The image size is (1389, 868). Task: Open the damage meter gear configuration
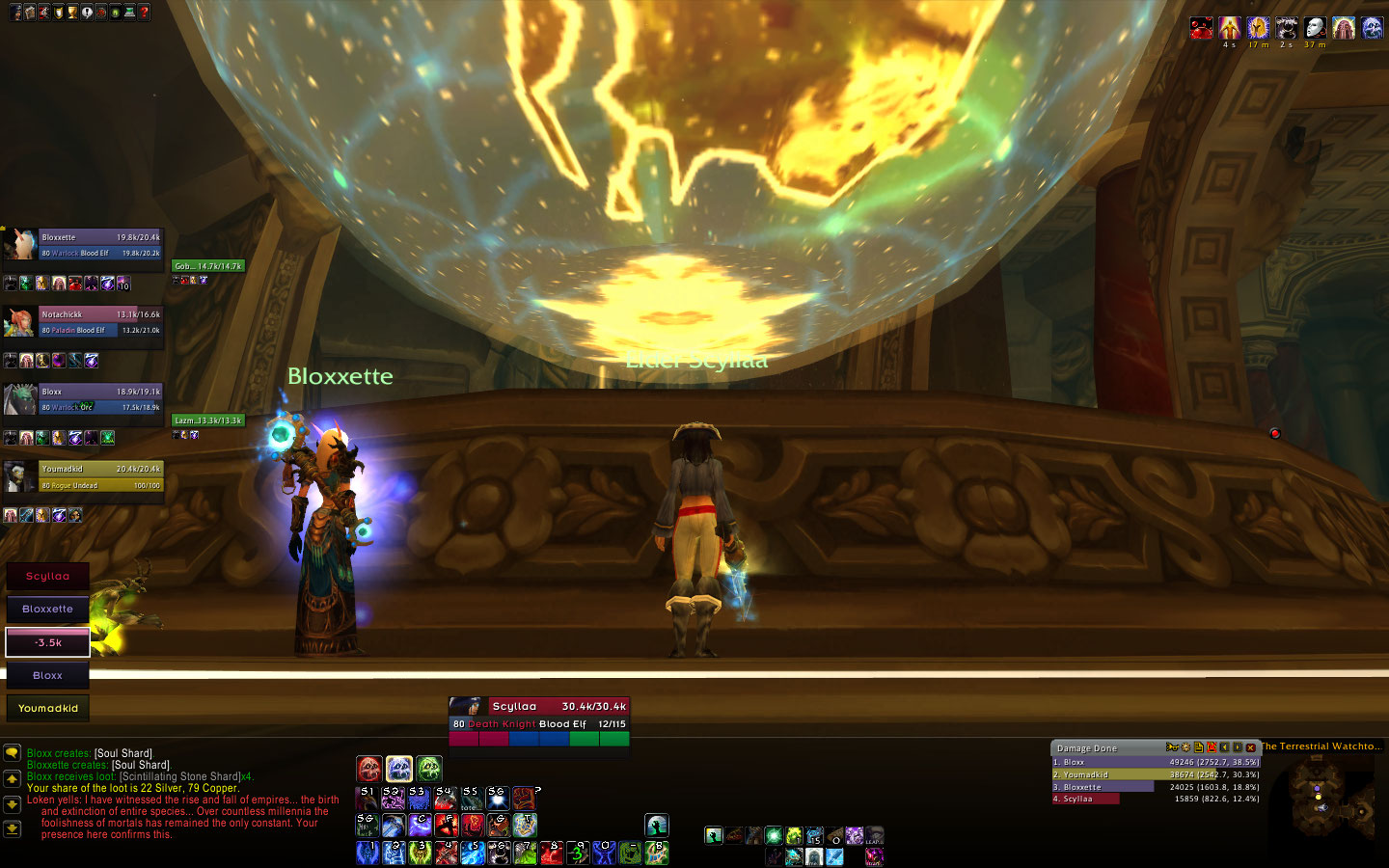point(1185,747)
